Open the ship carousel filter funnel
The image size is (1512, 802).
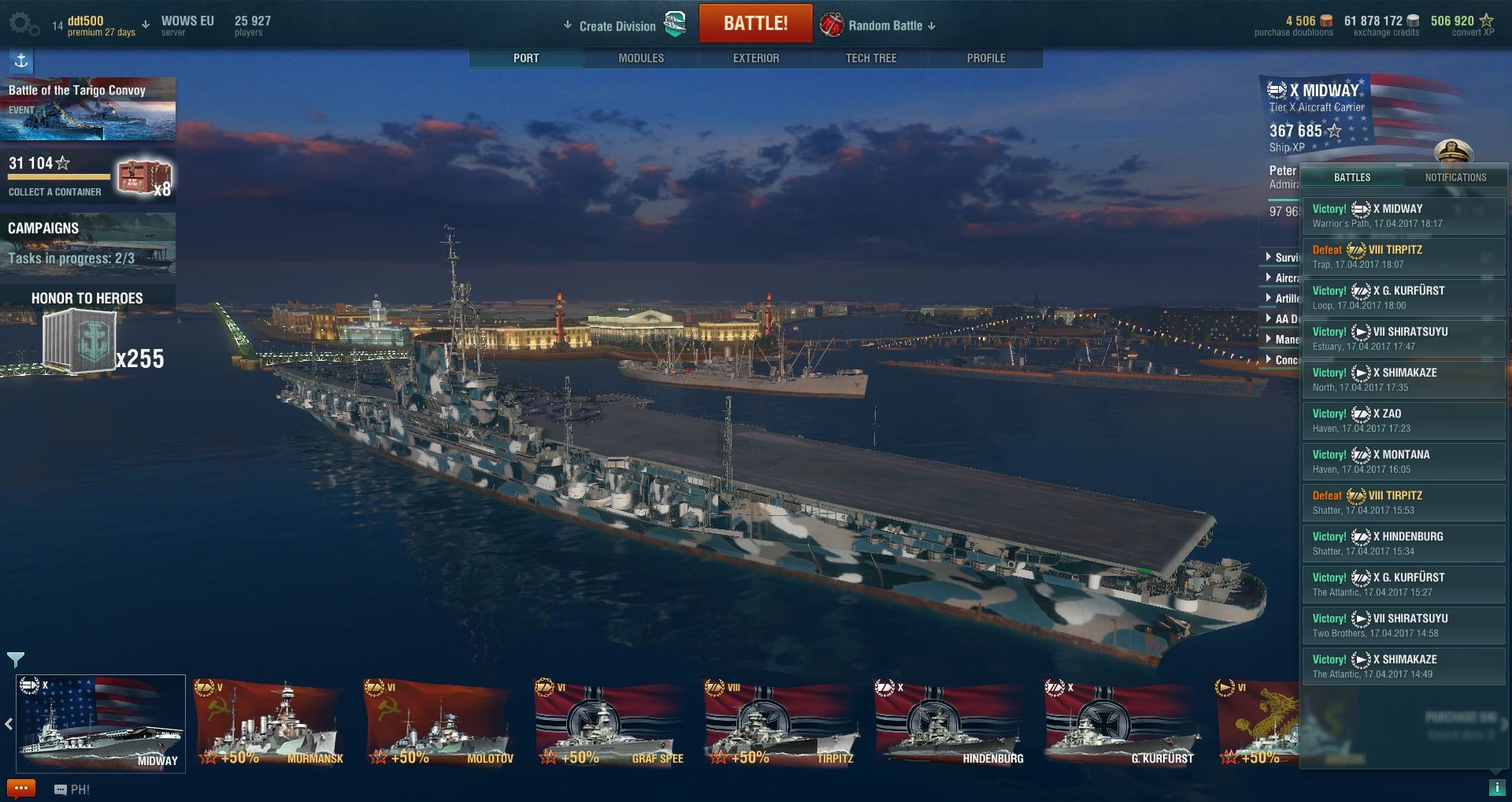(16, 659)
